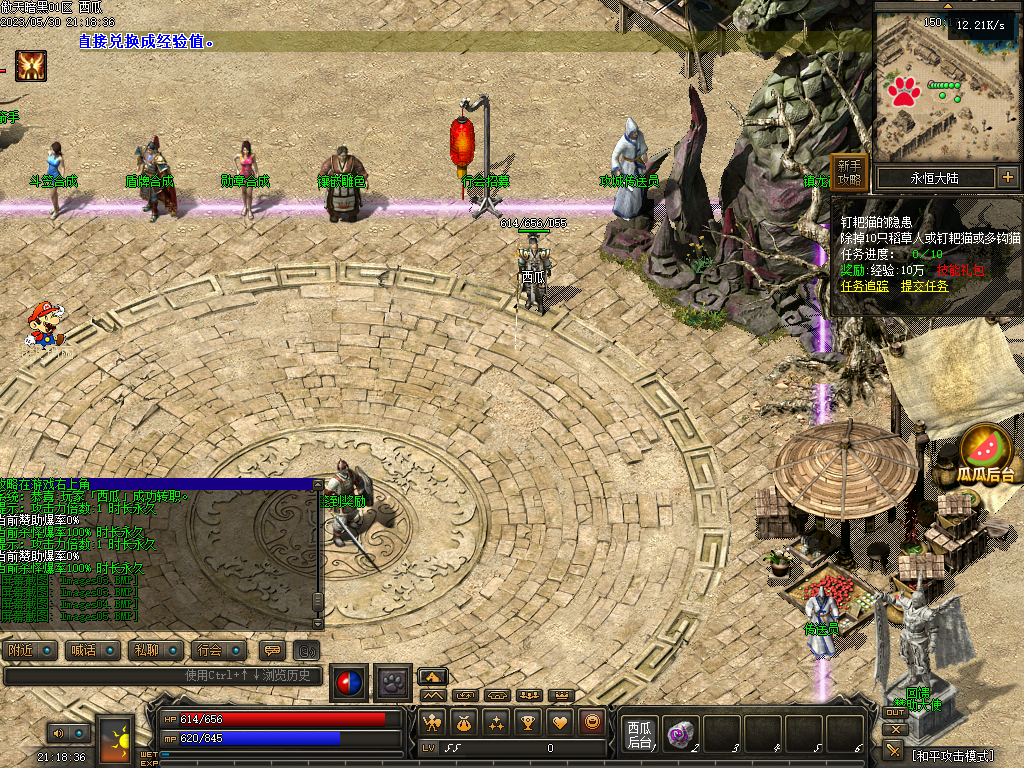The height and width of the screenshot is (768, 1024).
Task: Click the heart icon in the bottom bar
Action: pos(560,722)
